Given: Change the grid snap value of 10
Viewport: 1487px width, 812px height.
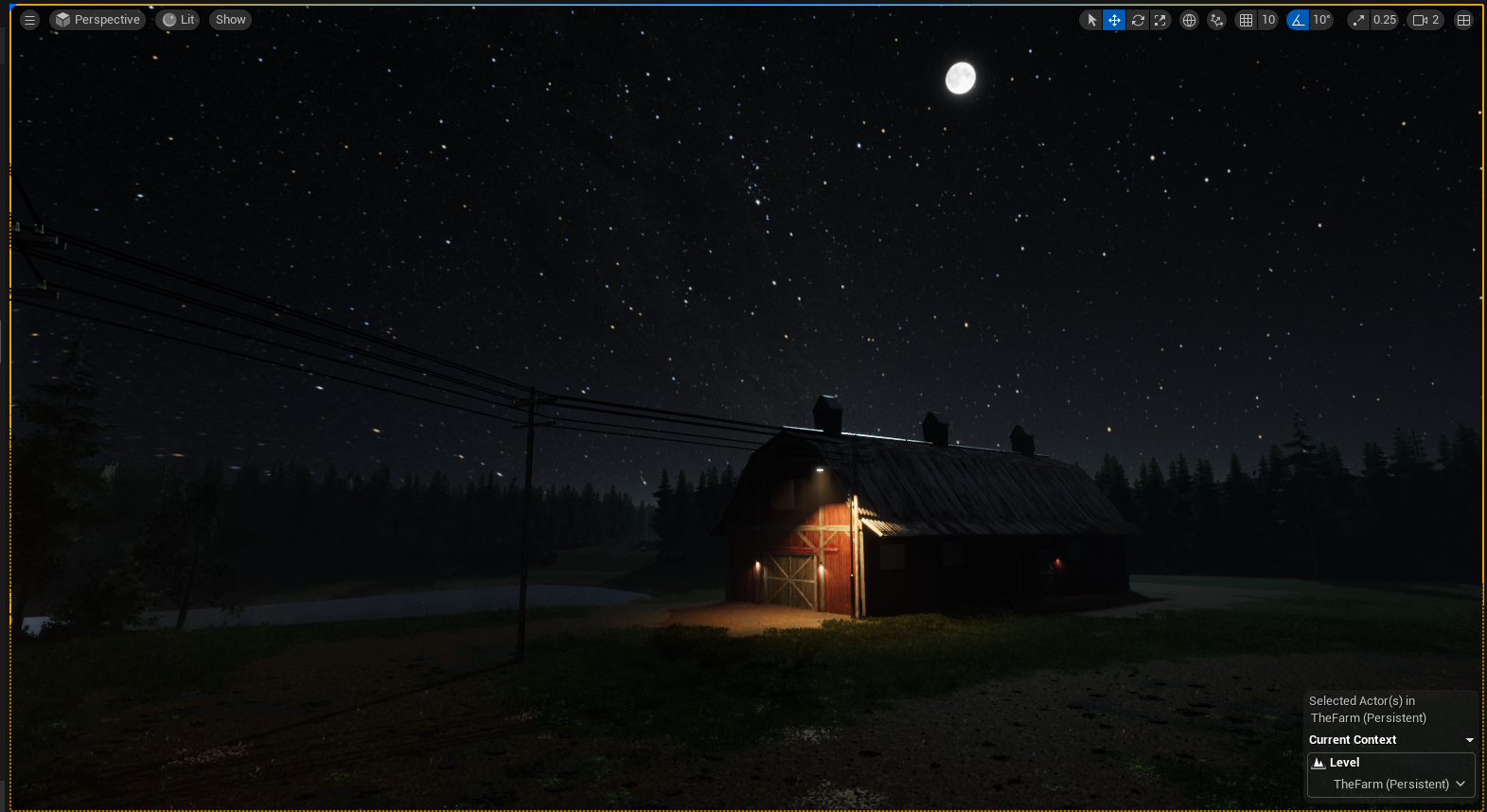Looking at the screenshot, I should coord(1268,20).
